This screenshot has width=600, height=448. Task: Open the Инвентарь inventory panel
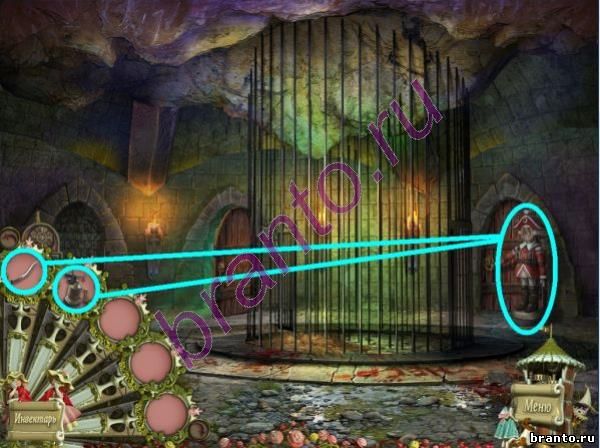[x=34, y=415]
